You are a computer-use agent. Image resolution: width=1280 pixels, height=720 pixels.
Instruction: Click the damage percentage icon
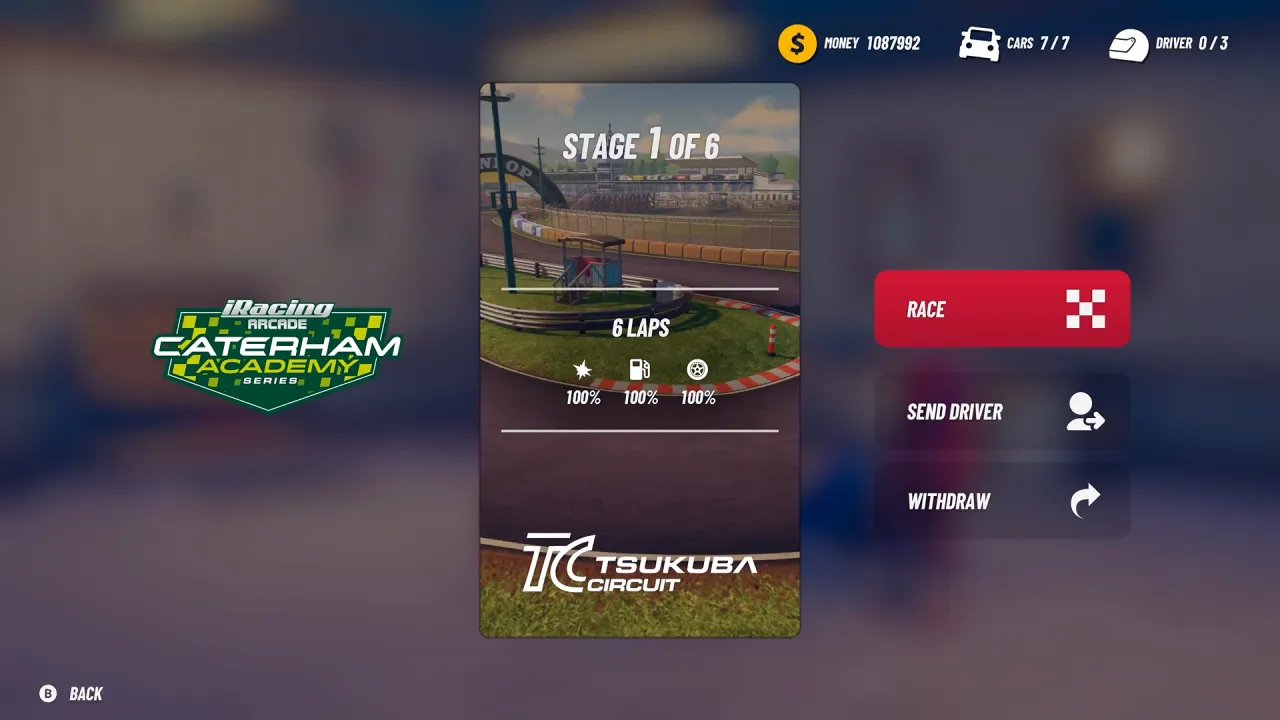coord(583,369)
